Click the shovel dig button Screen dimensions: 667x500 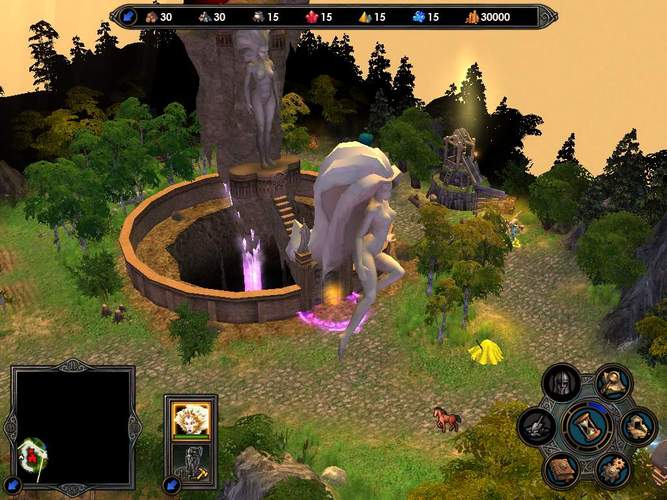537,427
